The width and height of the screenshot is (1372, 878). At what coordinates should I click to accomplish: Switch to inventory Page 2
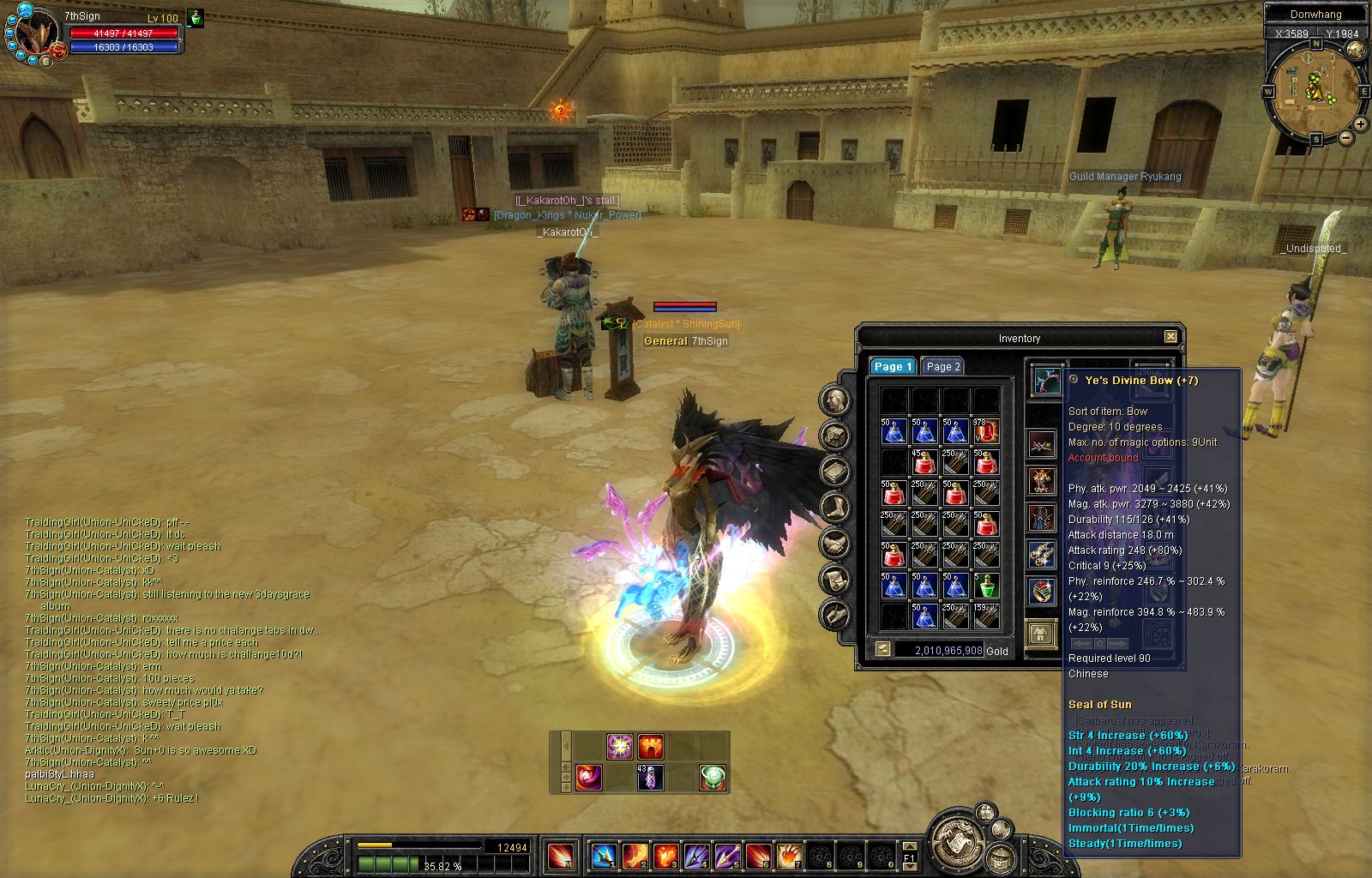click(942, 366)
